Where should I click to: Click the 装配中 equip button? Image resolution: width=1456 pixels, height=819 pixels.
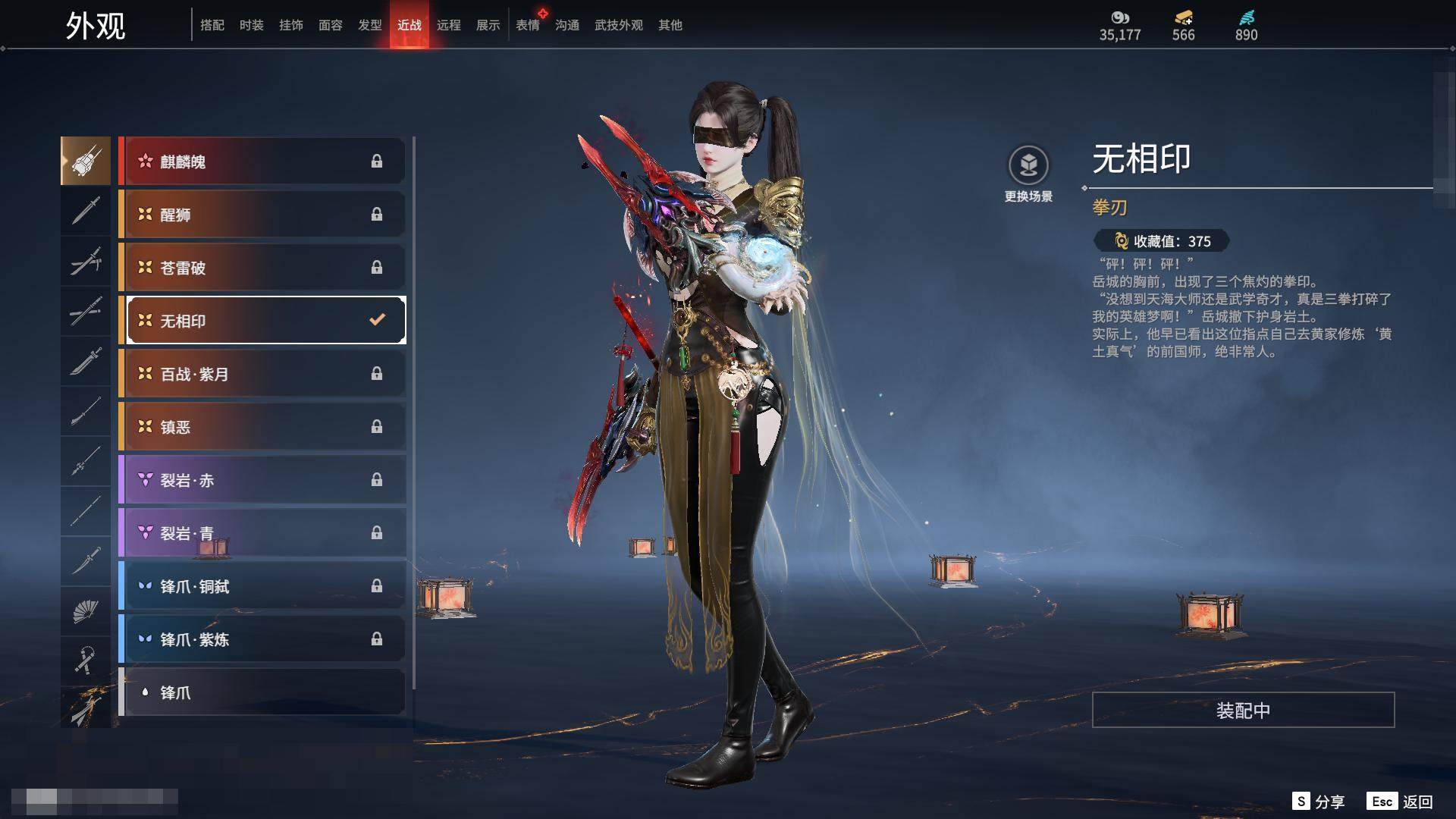point(1243,711)
